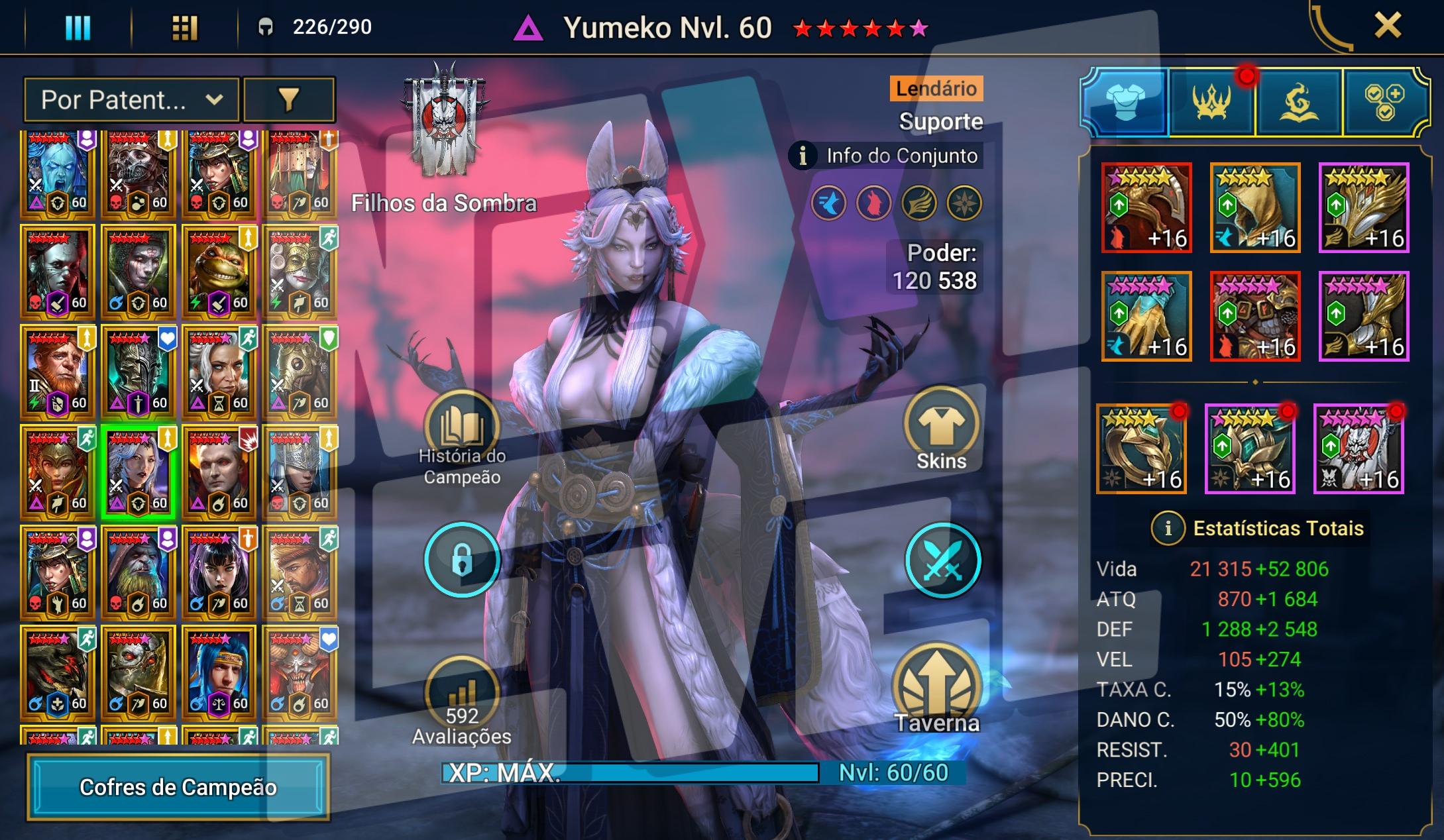Switch to the crown tab
This screenshot has height=840, width=1444.
pyautogui.click(x=1212, y=103)
